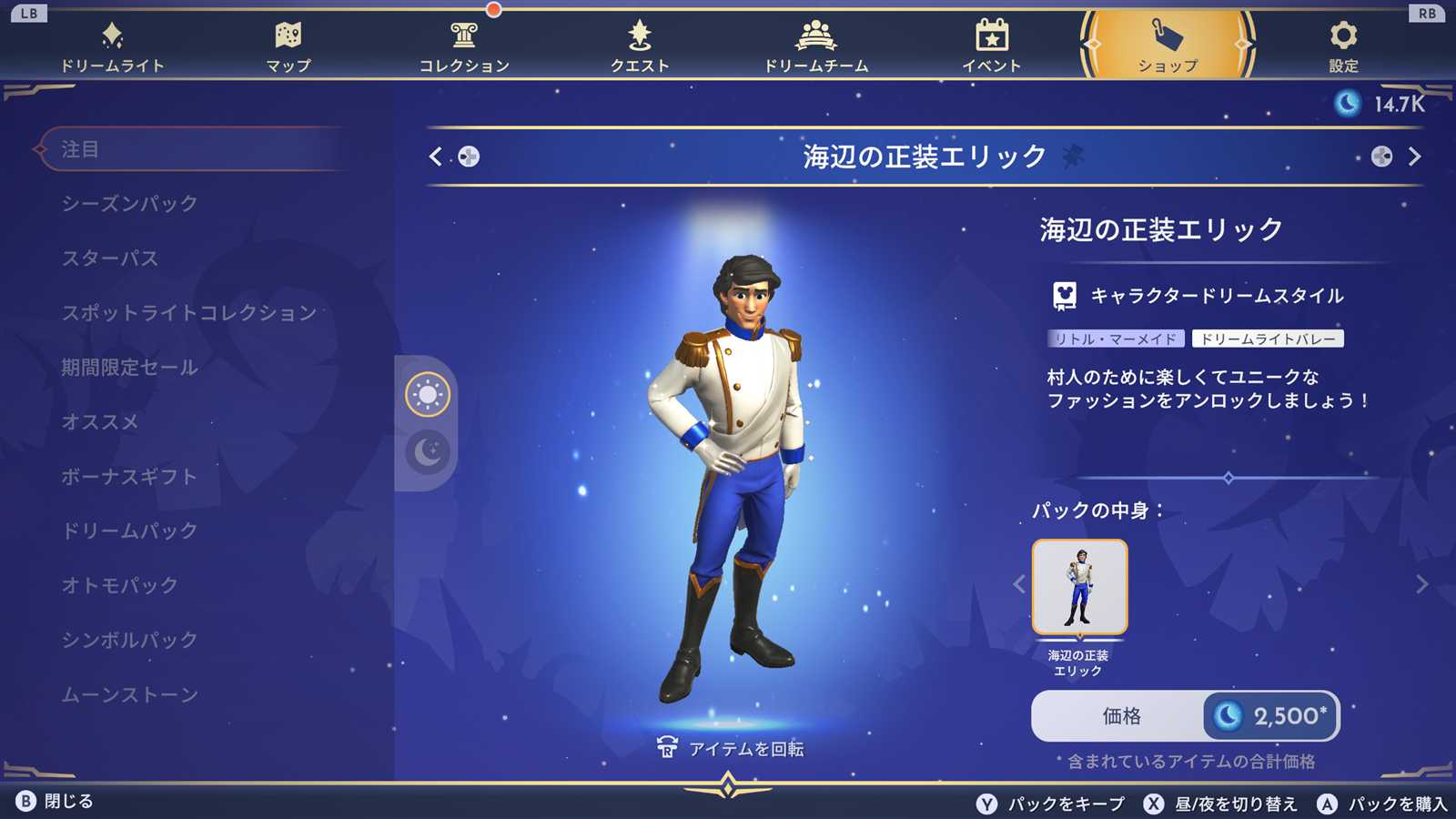
Task: Open the コレクション tab
Action: coord(464,47)
